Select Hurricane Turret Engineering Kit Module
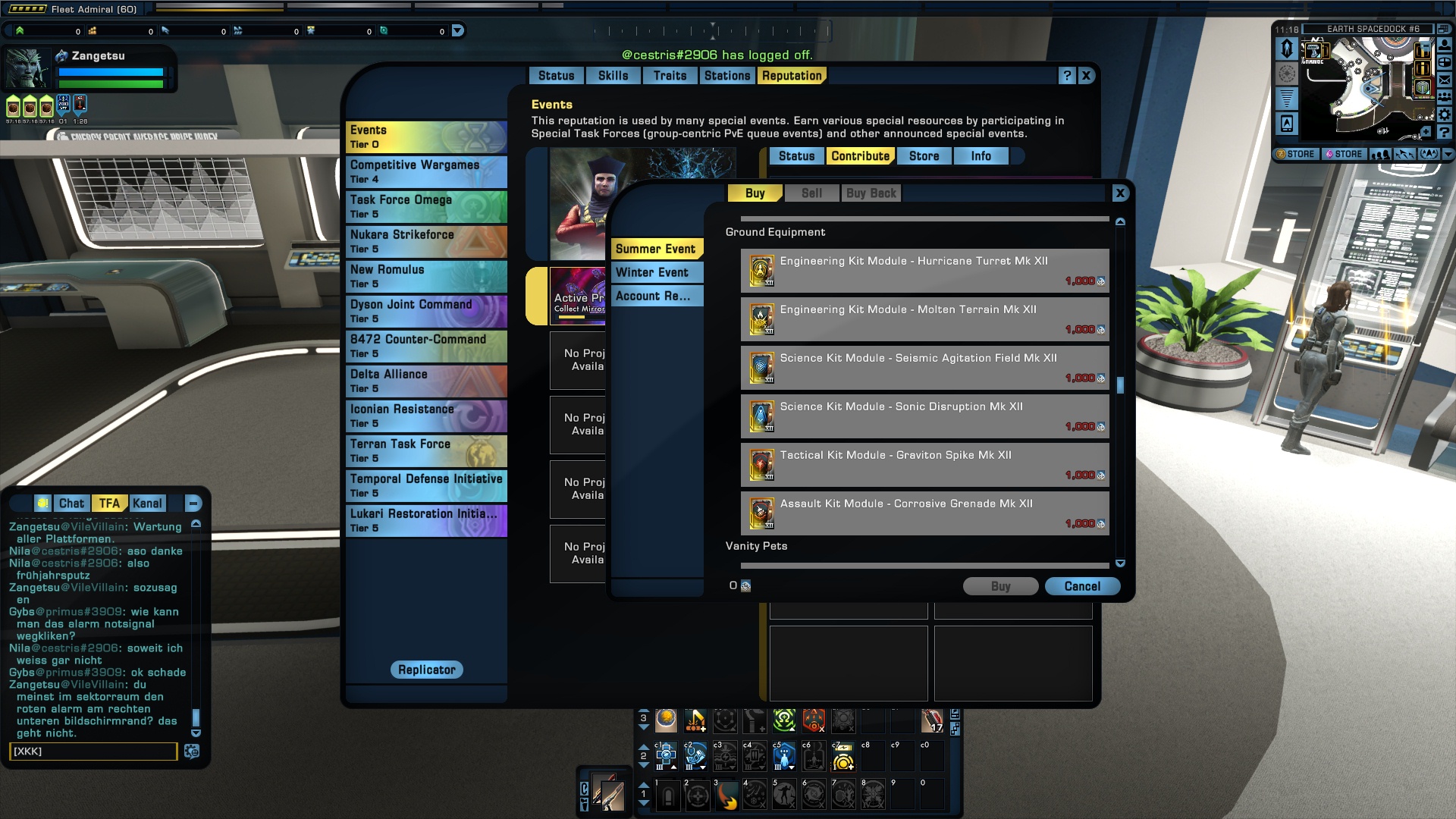The image size is (1456, 819). point(924,271)
